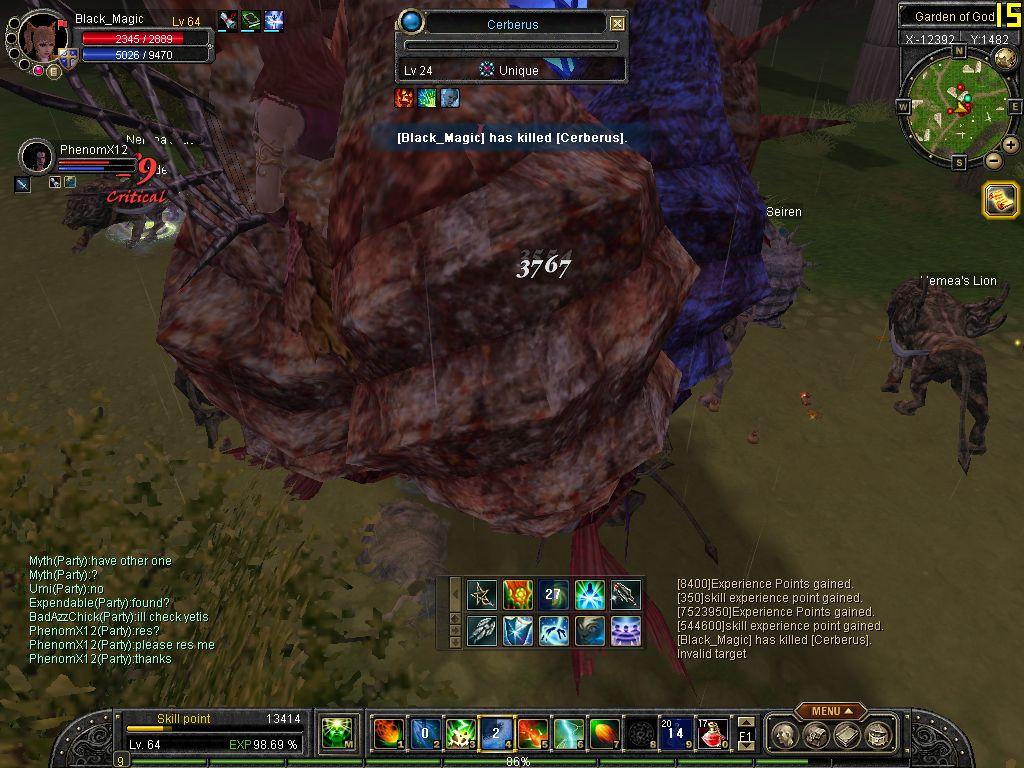Use the green burst skill in slot 3
This screenshot has height=768, width=1024.
[x=459, y=734]
